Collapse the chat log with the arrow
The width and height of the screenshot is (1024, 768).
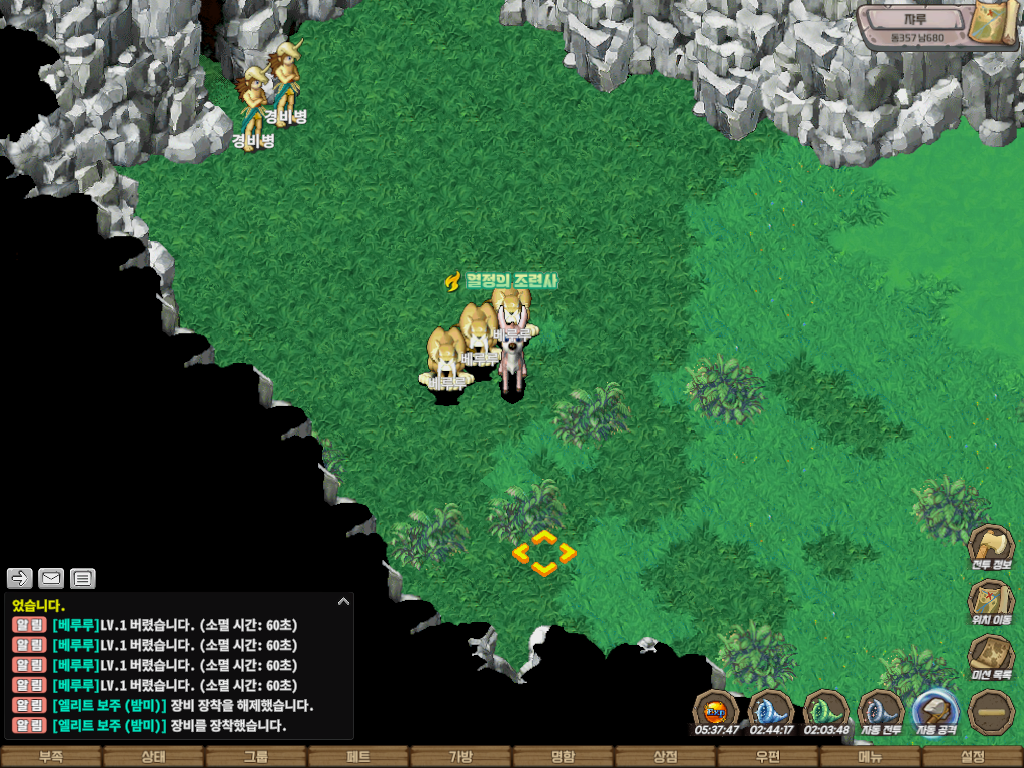(x=343, y=602)
